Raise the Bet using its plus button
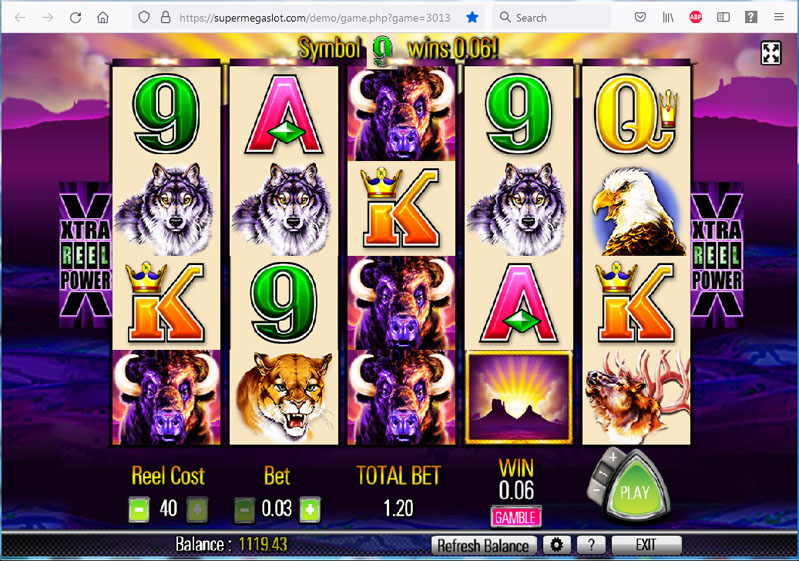 coord(310,508)
